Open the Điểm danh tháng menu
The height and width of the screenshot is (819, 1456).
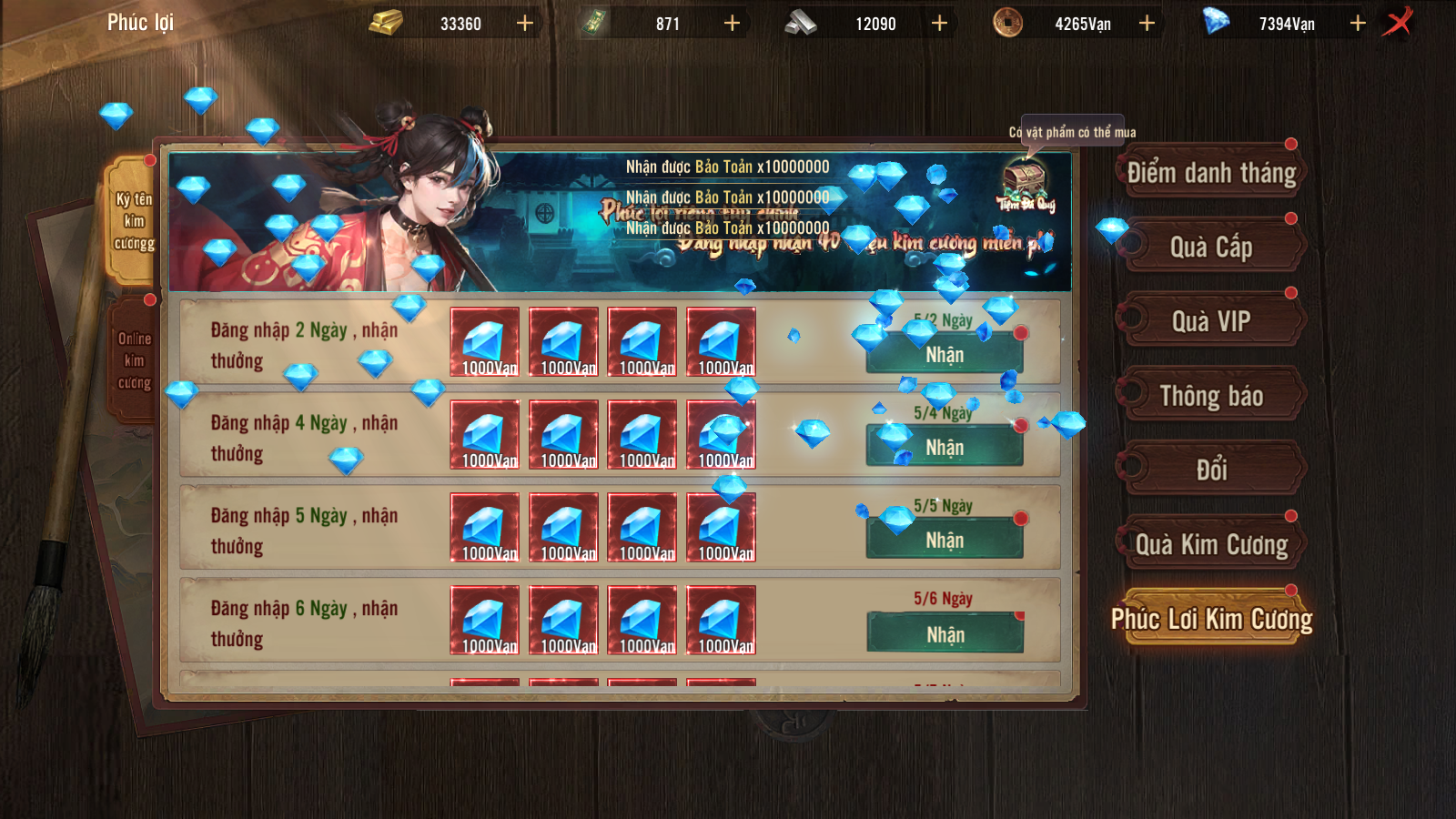(x=1210, y=173)
